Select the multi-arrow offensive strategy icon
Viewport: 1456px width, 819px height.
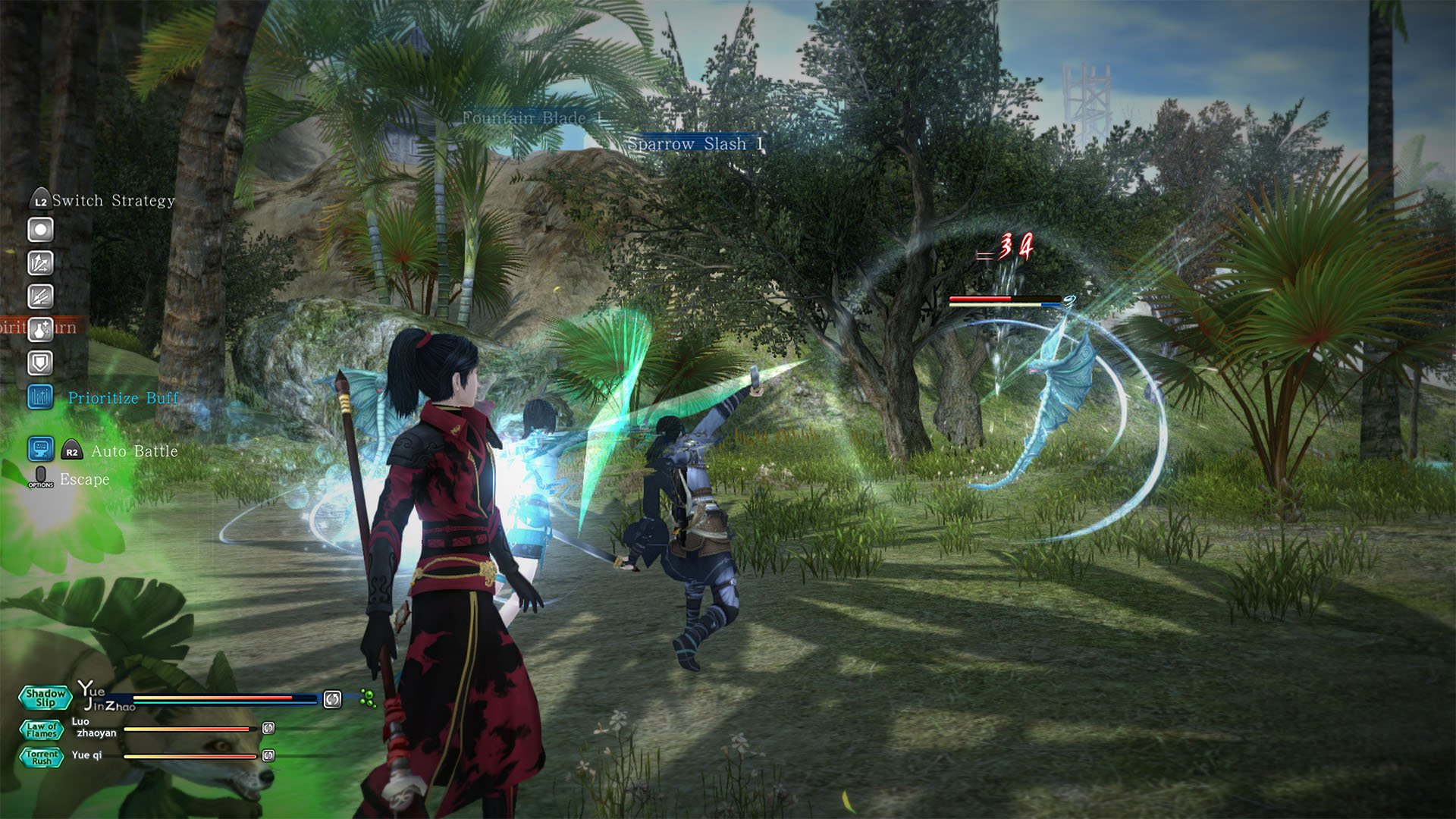(x=40, y=263)
